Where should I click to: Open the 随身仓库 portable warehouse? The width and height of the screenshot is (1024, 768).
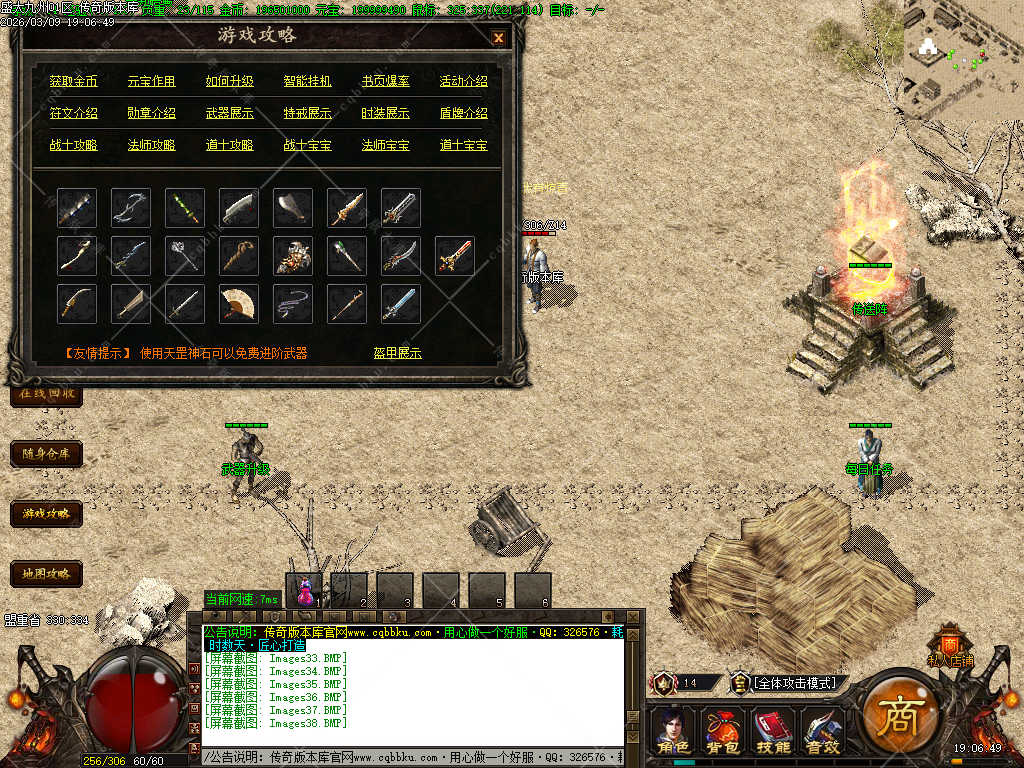46,454
